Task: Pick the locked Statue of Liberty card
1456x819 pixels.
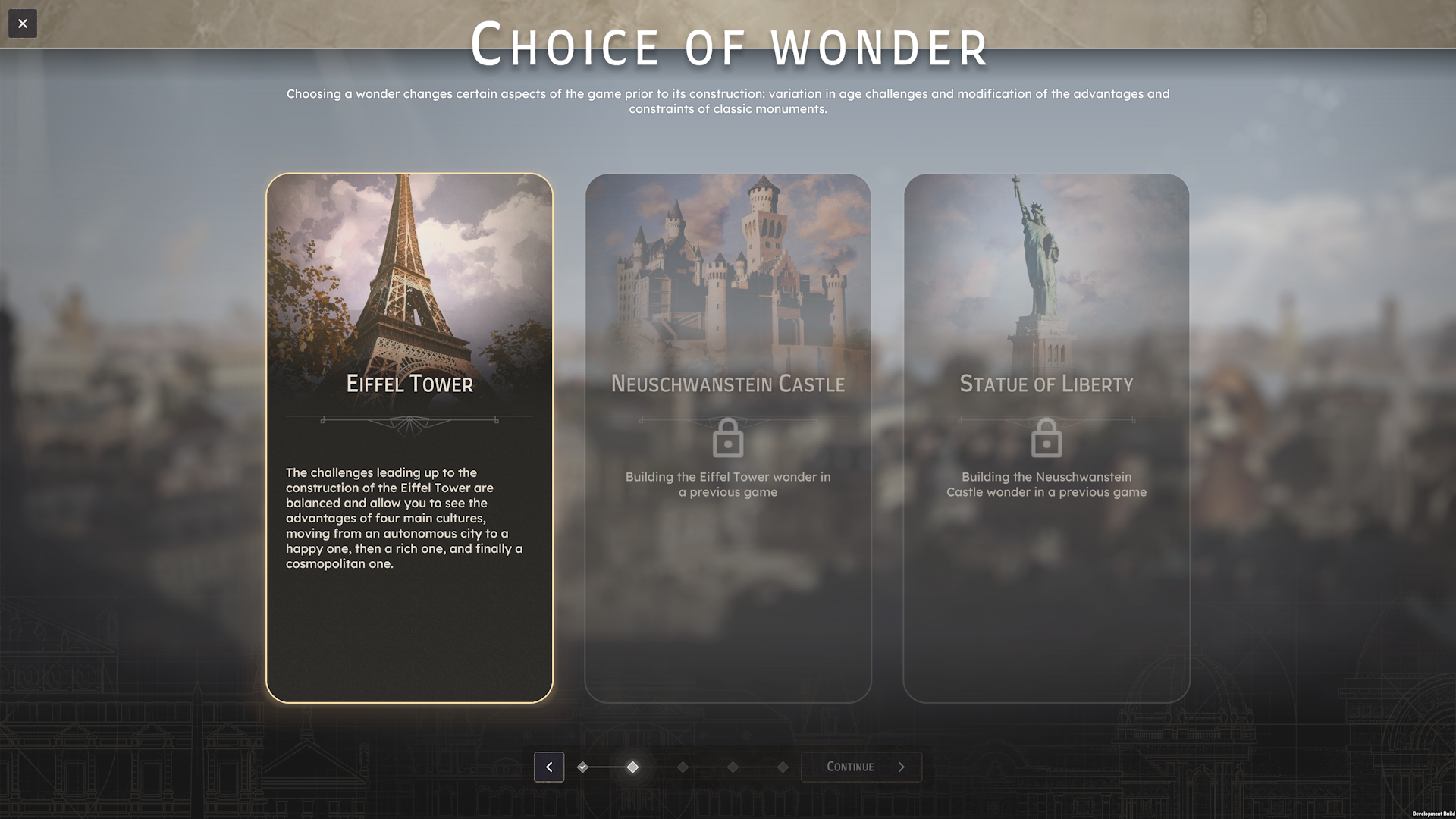Action: [1046, 438]
